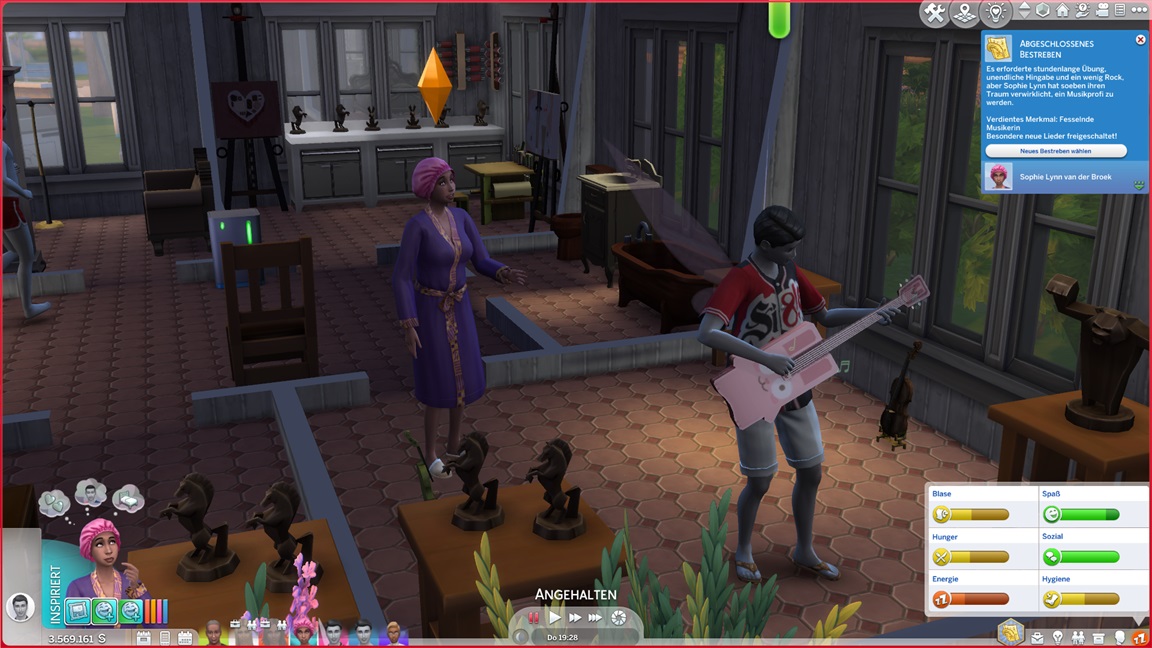Open the aspiration panel at bottom right
The width and height of the screenshot is (1152, 648).
click(1010, 633)
